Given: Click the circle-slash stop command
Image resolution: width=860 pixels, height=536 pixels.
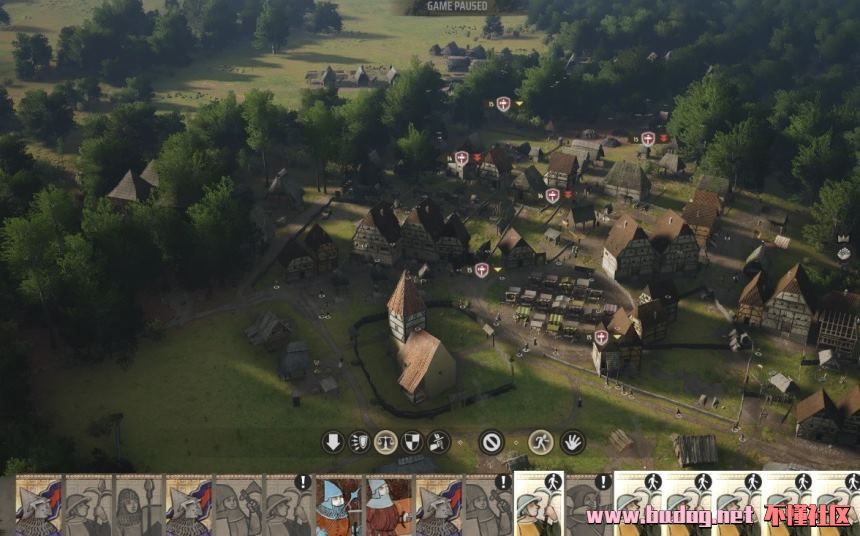Looking at the screenshot, I should pos(491,442).
